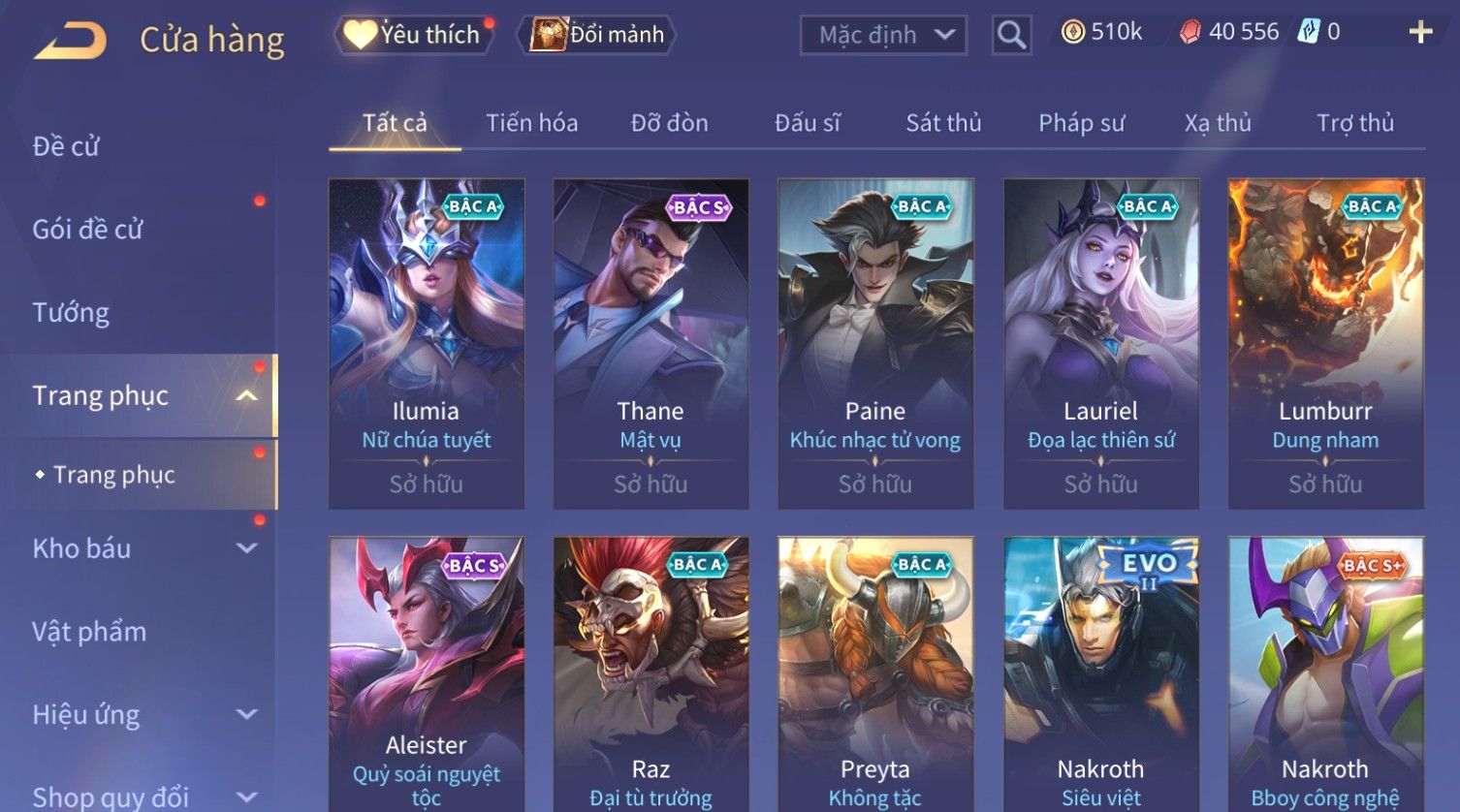
Task: Select Ilumia Nữ chúa tuyết skin card
Action: (x=427, y=343)
